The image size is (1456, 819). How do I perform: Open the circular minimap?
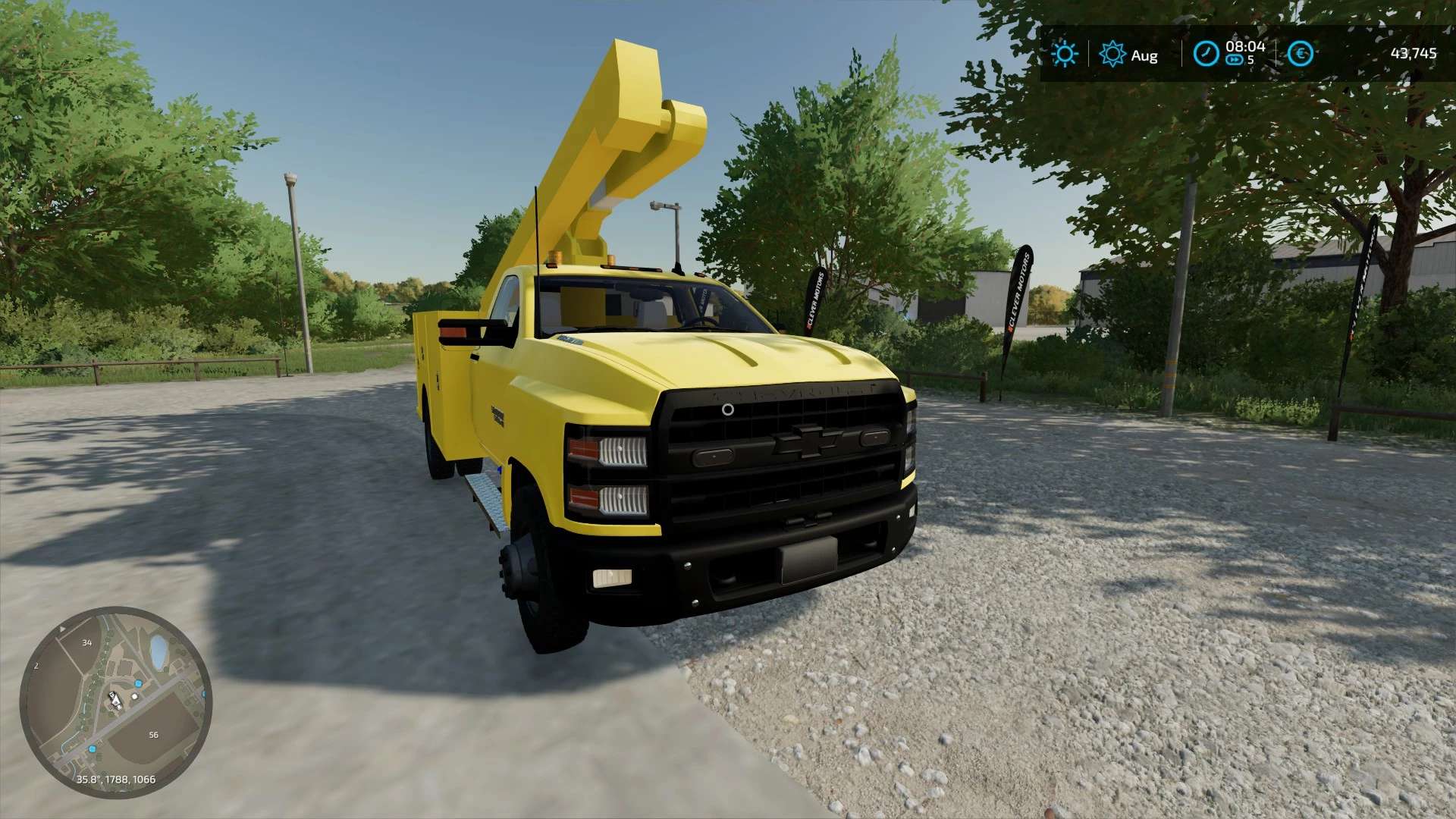pyautogui.click(x=116, y=702)
